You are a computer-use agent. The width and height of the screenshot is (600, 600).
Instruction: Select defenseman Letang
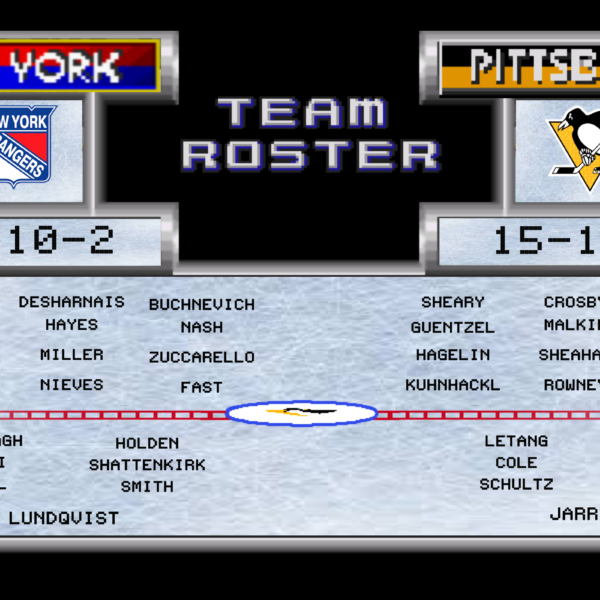(516, 441)
